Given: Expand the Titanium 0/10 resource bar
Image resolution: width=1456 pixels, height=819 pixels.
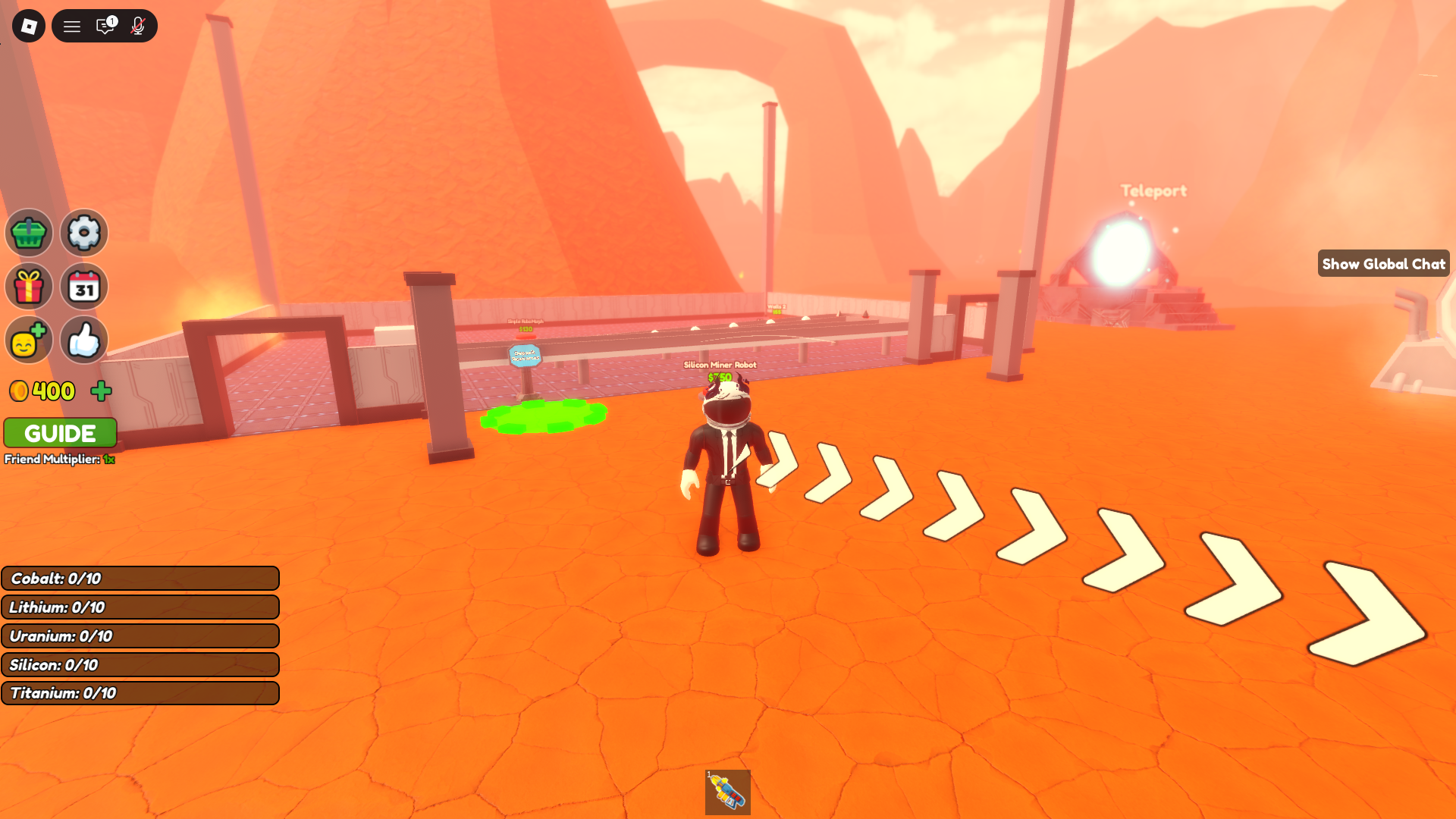Looking at the screenshot, I should tap(140, 692).
